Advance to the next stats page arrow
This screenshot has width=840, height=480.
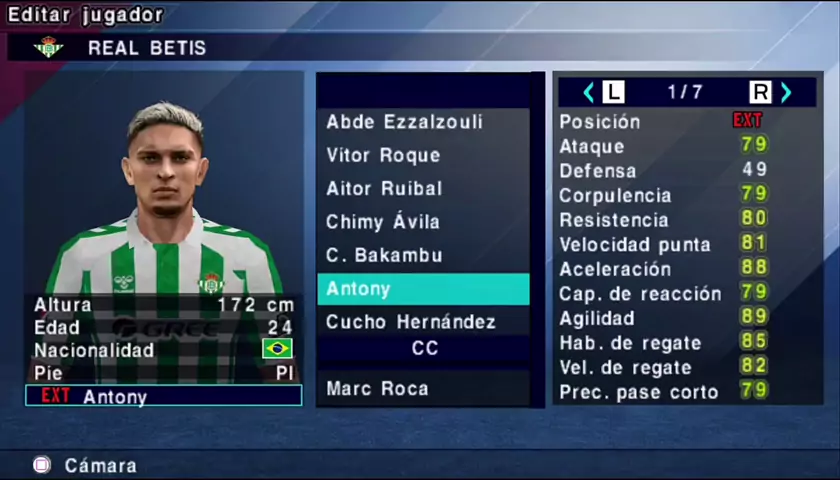point(786,92)
